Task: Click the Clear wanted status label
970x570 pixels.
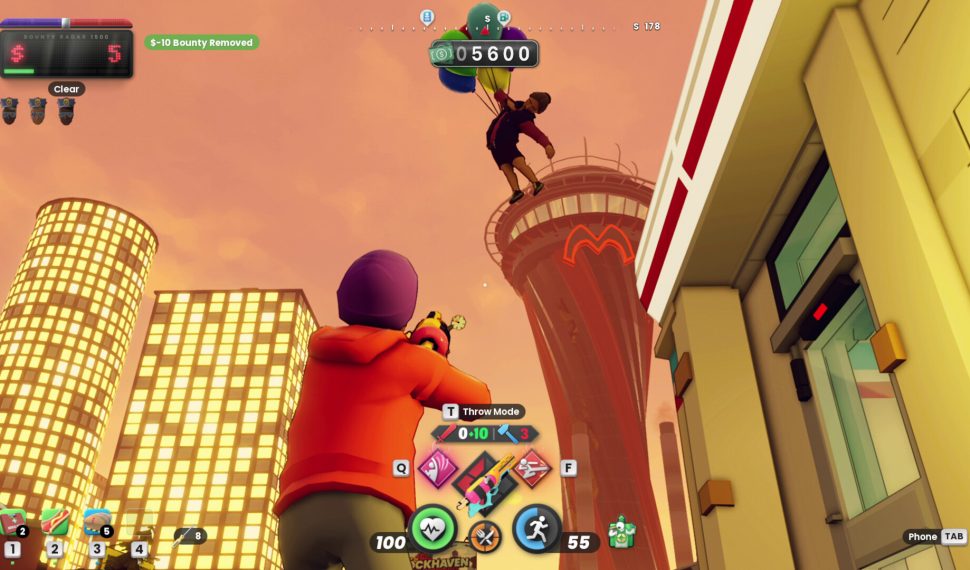Action: (66, 89)
